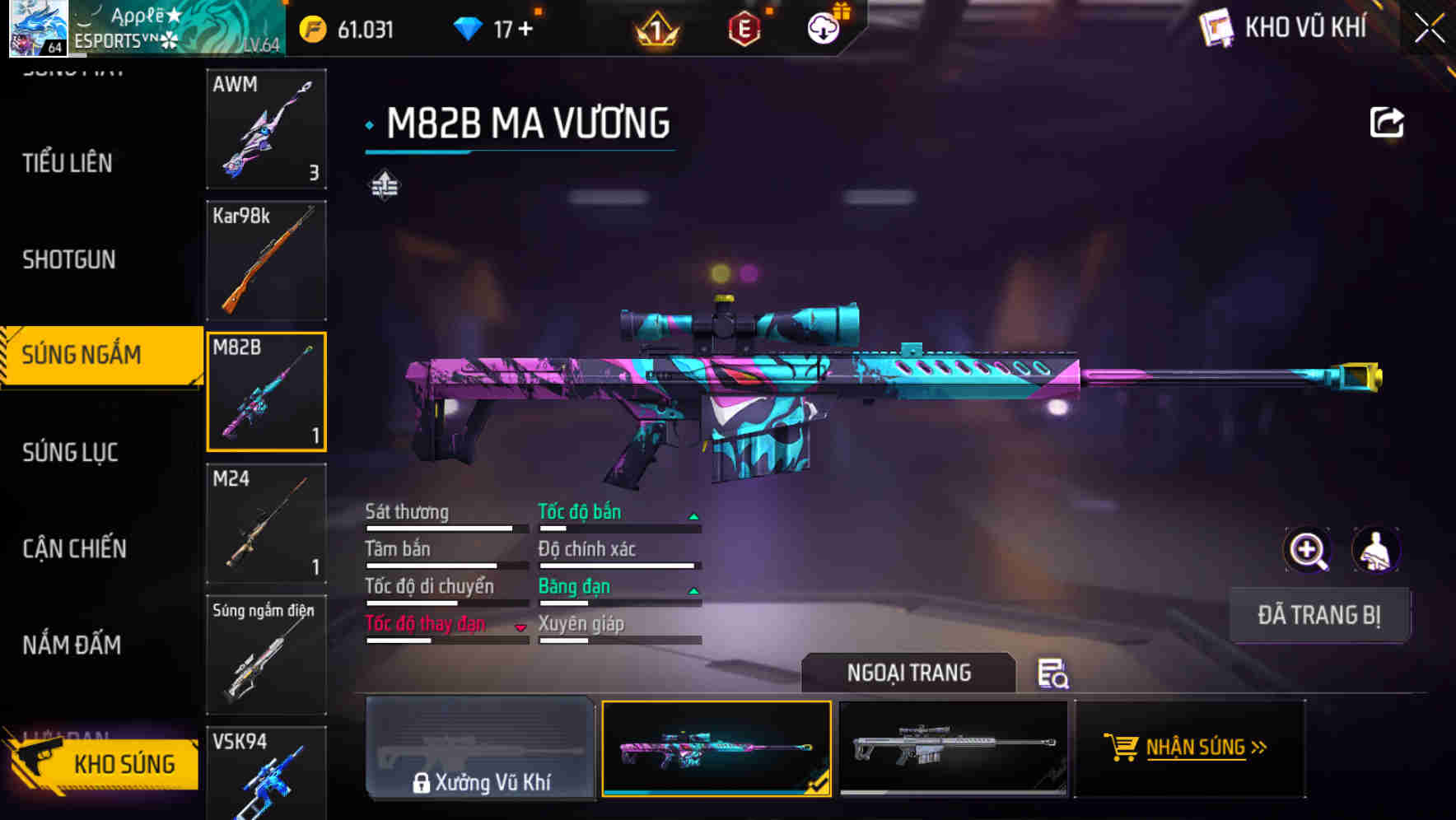1456x820 pixels.
Task: Click the weapon upgrade icon below the title
Action: [x=384, y=187]
